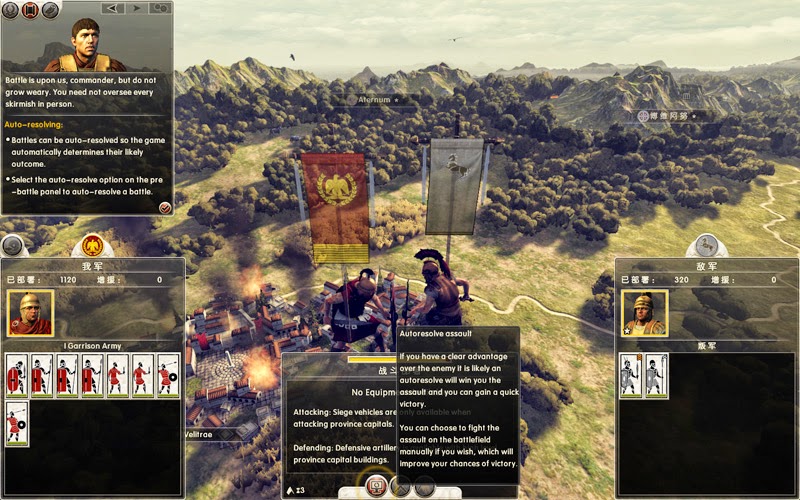The image size is (800, 500).
Task: Select the enemy general portrait
Action: pos(644,313)
